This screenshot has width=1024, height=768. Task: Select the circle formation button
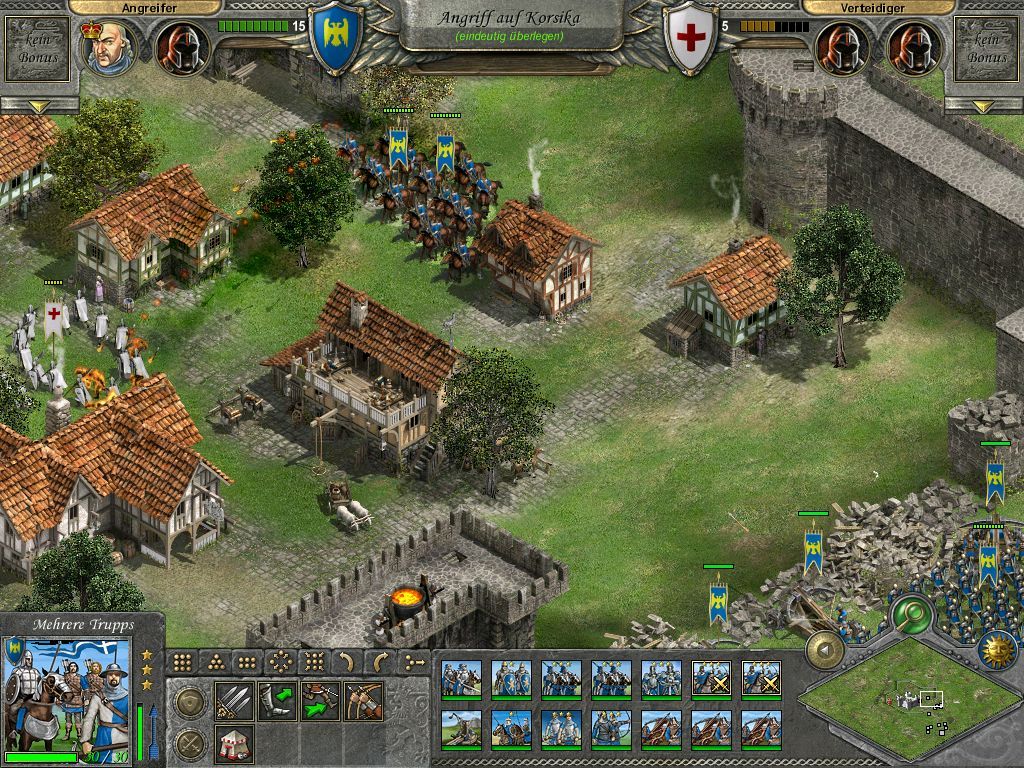tap(281, 662)
